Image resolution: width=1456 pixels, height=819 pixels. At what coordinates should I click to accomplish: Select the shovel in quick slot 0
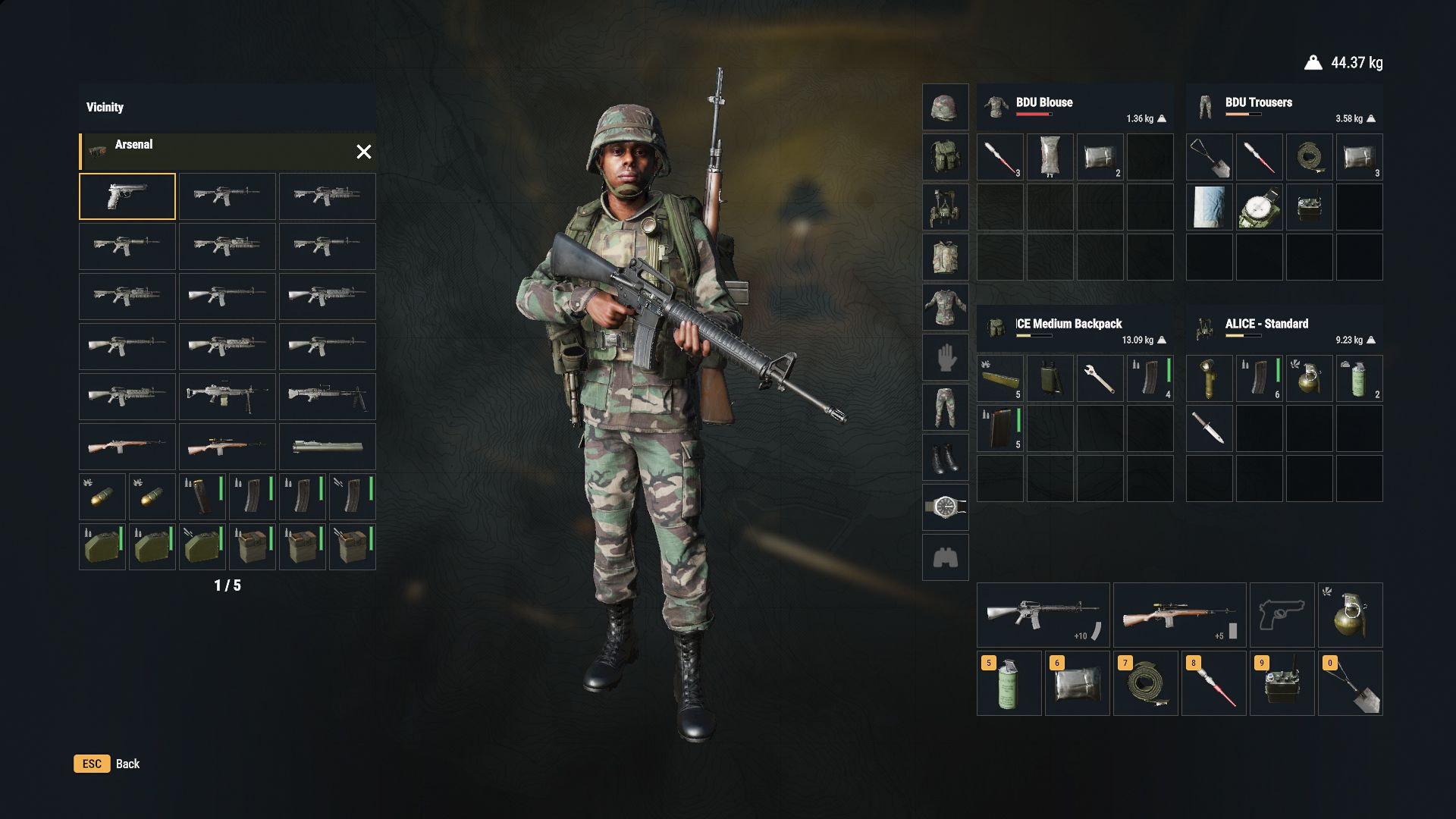(x=1350, y=683)
